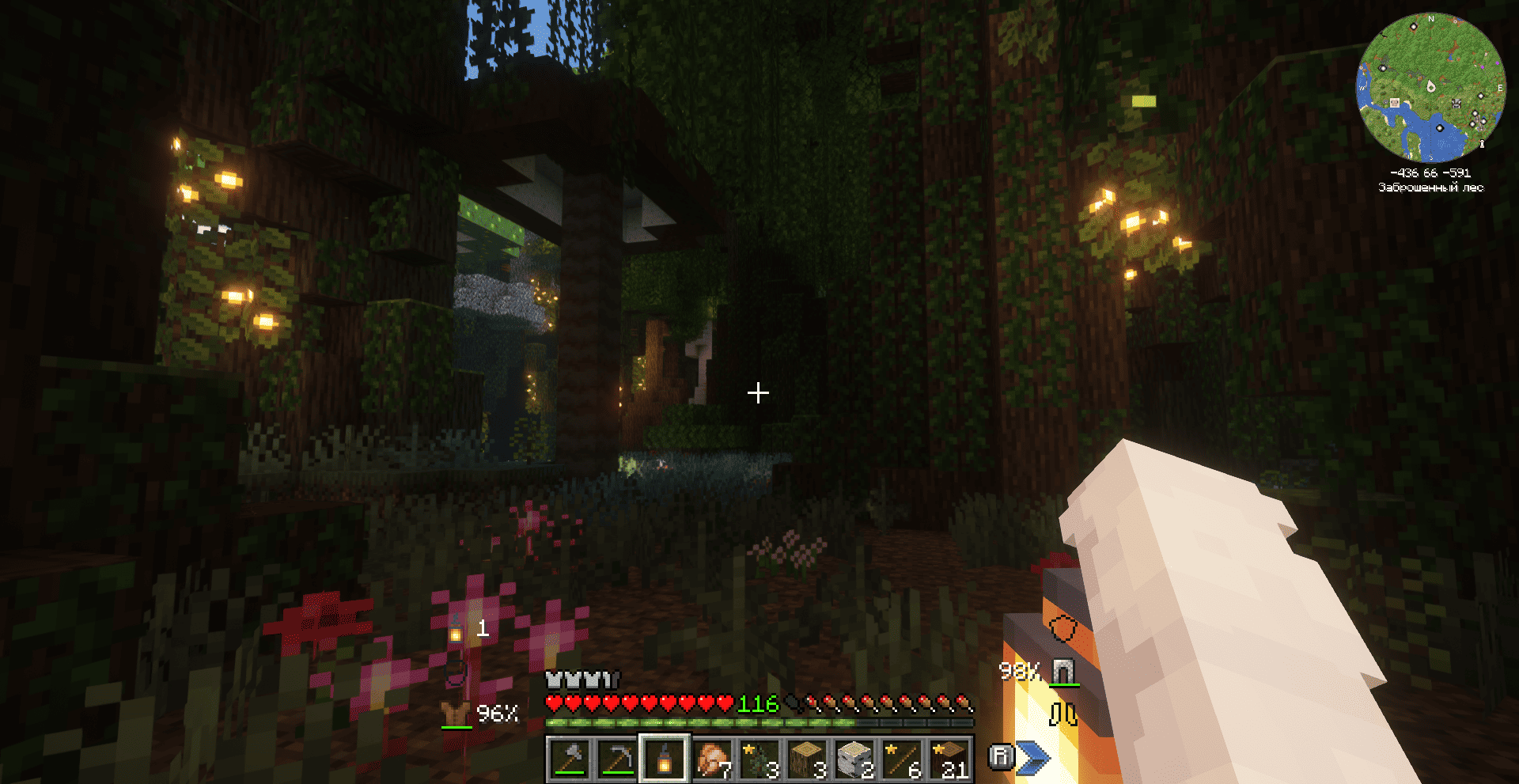Click the R rune icon beside the hotbar

[1002, 757]
